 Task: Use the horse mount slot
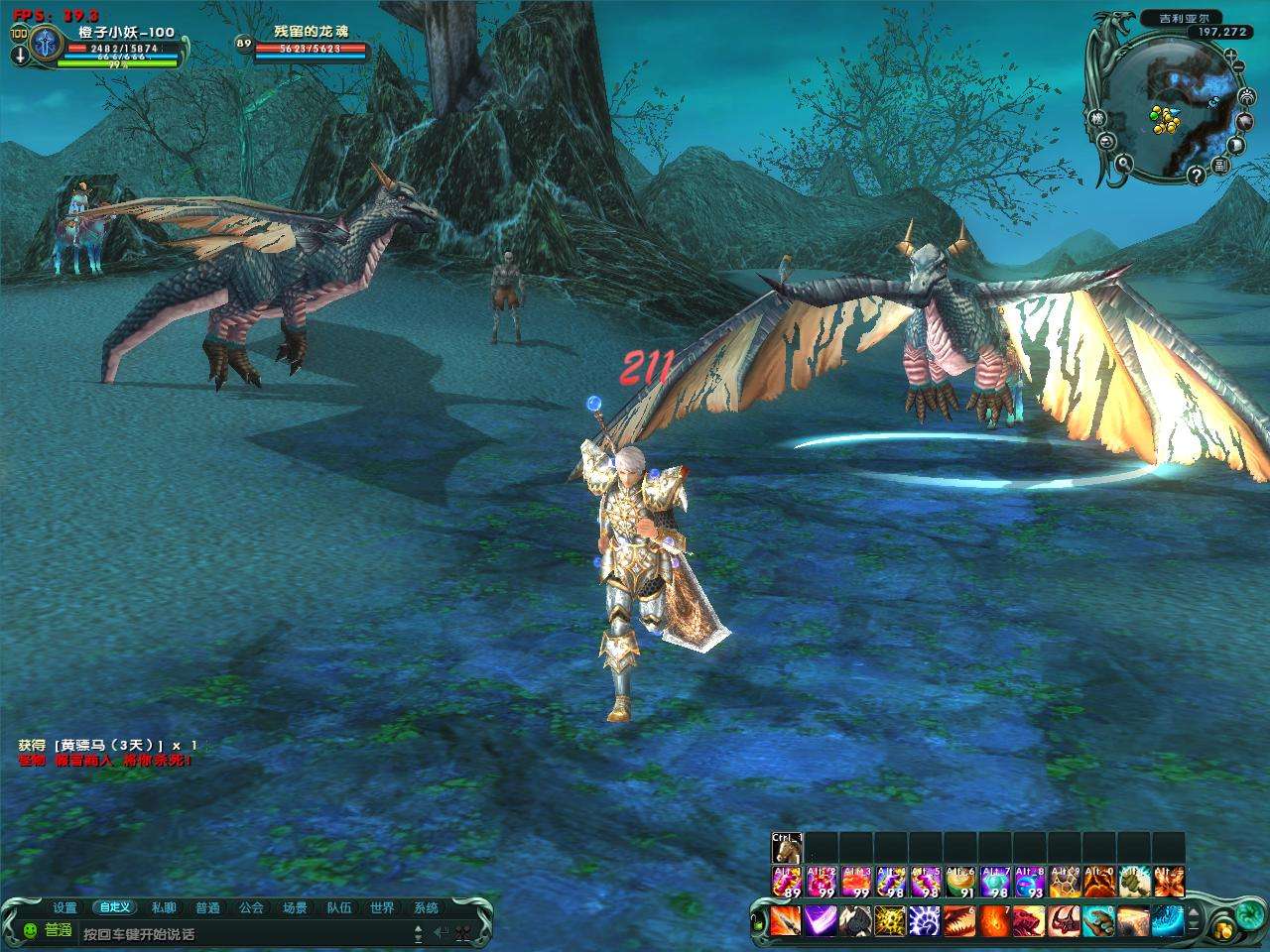(x=786, y=849)
